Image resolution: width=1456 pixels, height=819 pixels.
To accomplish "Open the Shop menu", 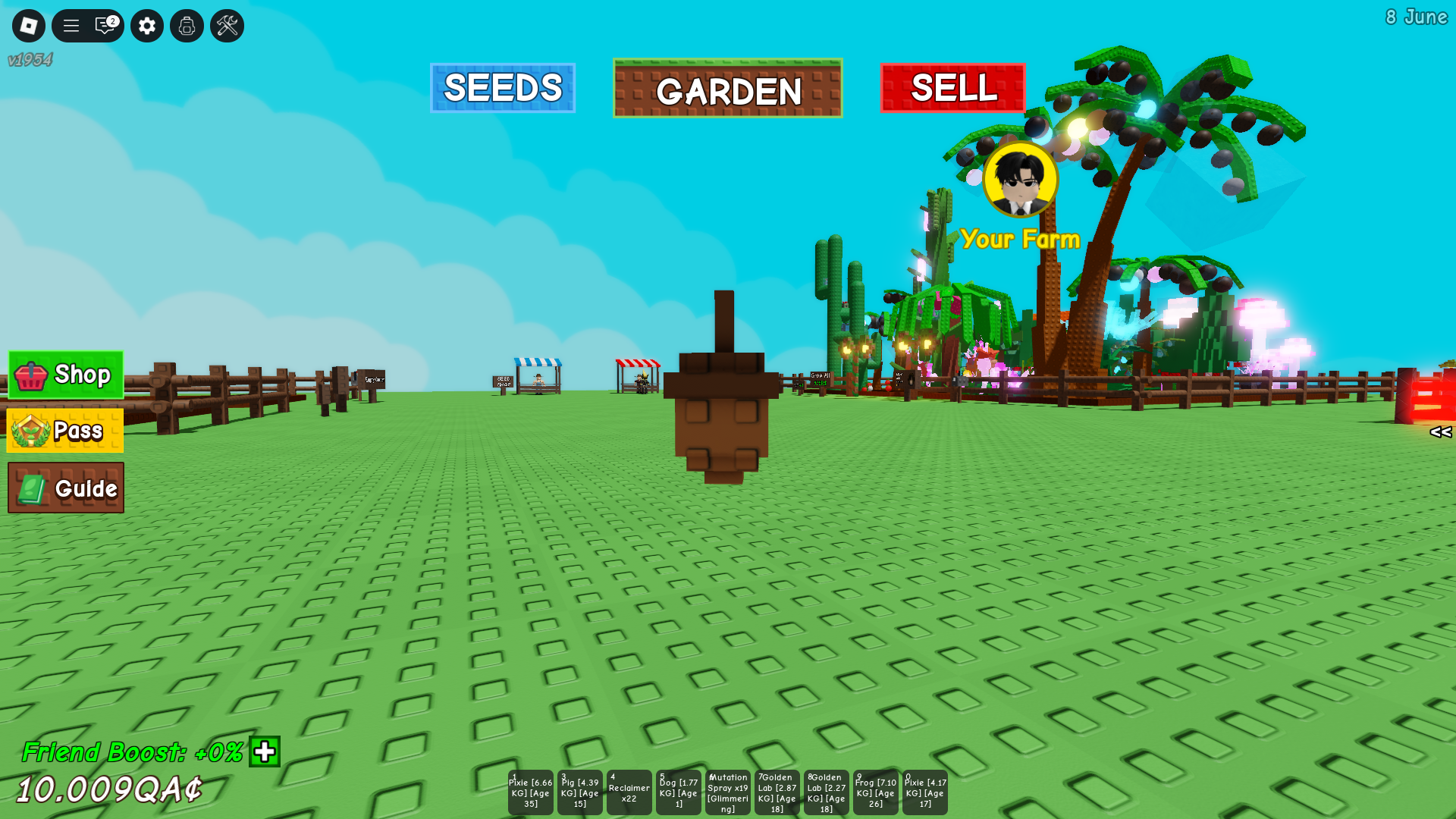I will (66, 375).
